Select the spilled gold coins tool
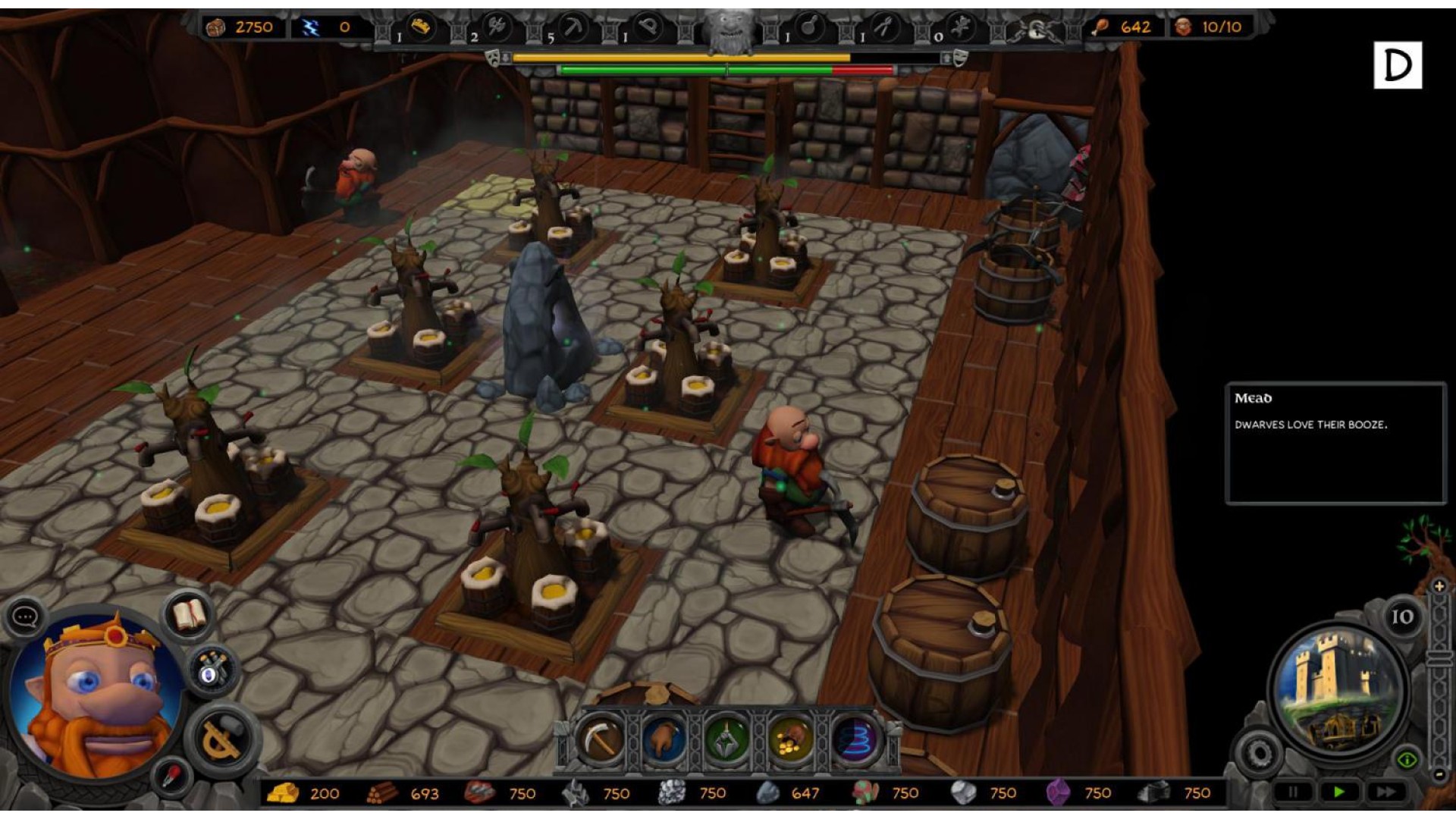Image resolution: width=1456 pixels, height=819 pixels. [791, 739]
